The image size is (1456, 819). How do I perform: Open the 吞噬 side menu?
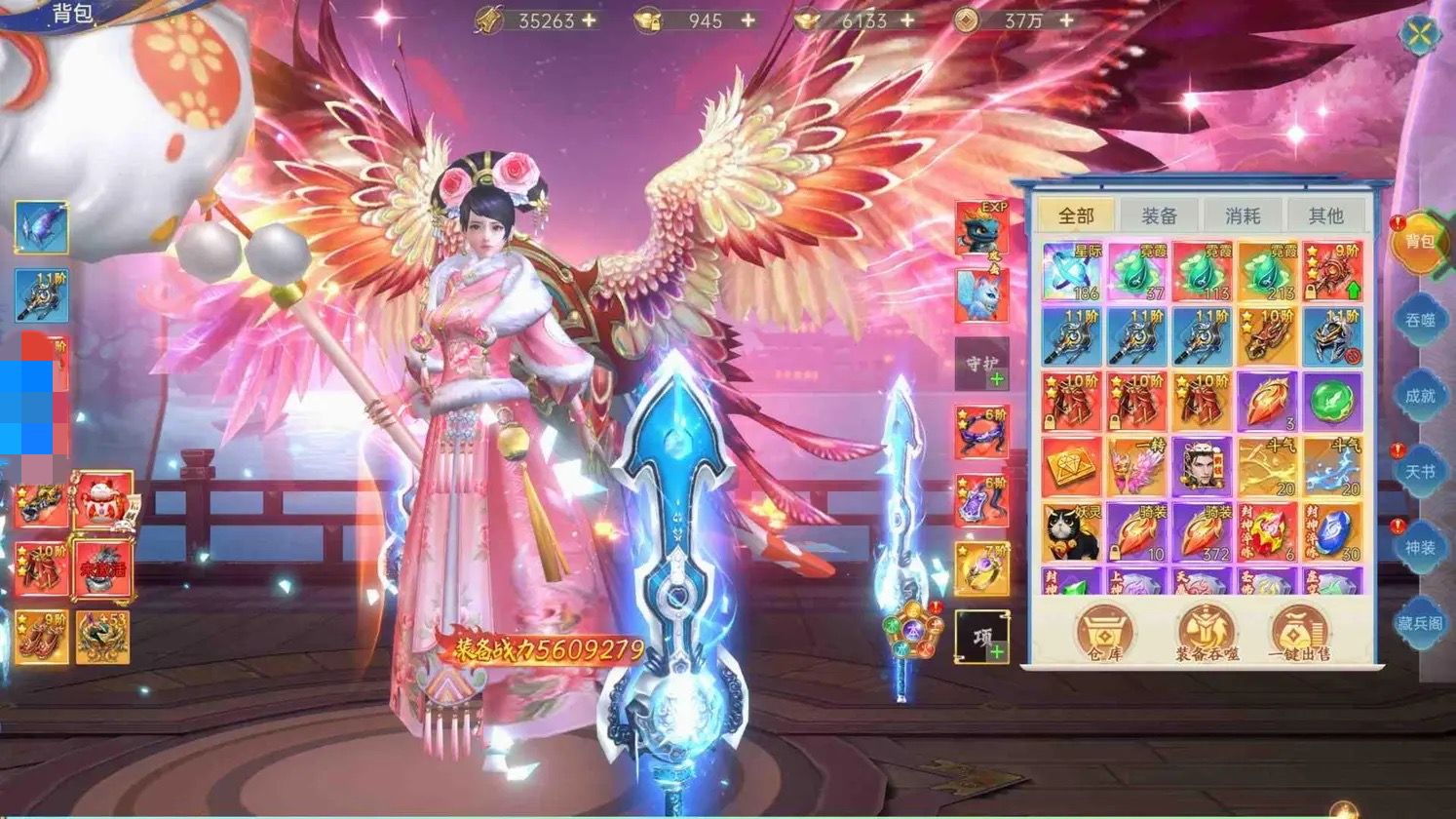point(1419,319)
